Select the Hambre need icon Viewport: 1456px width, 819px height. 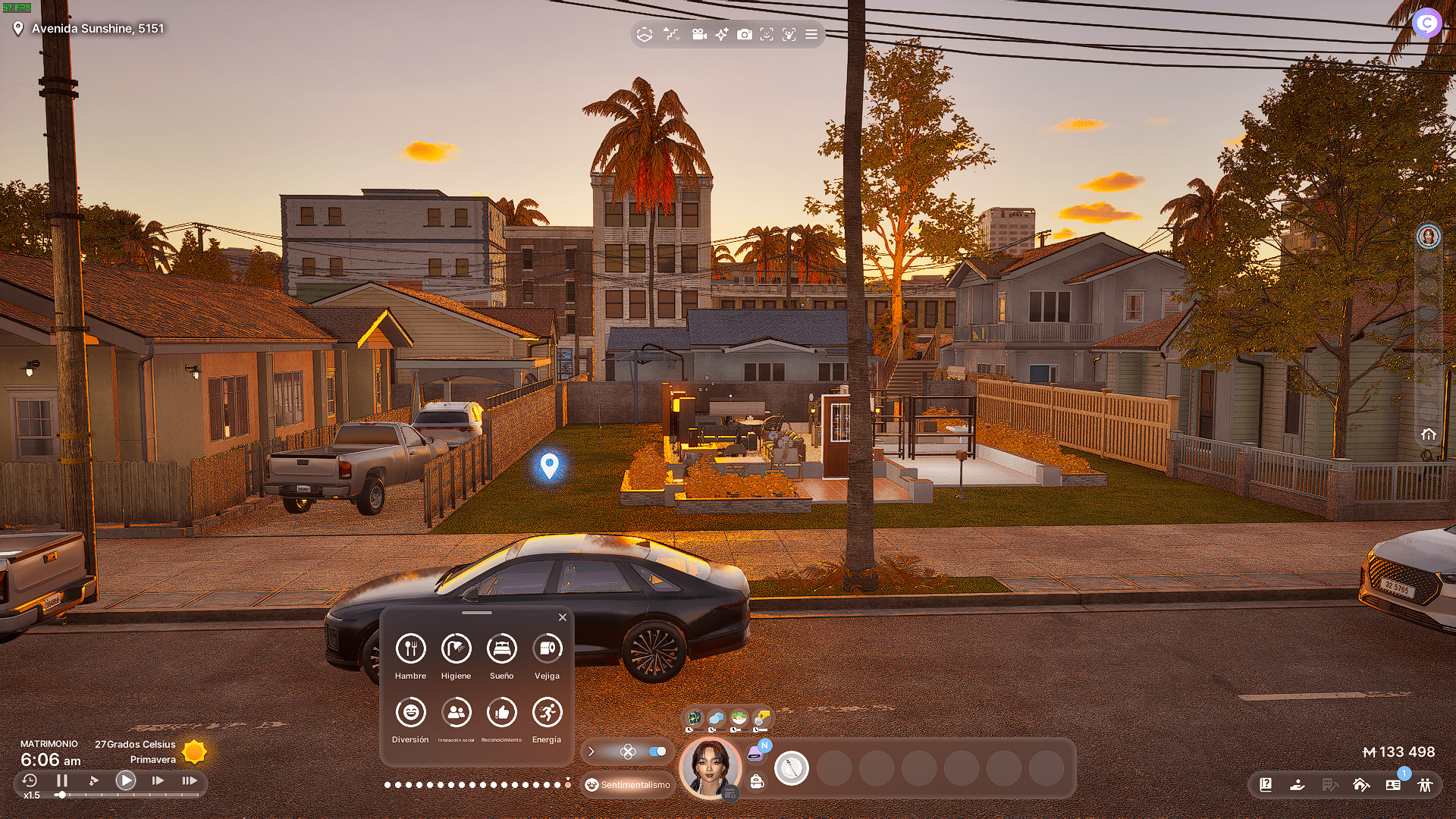tap(410, 648)
